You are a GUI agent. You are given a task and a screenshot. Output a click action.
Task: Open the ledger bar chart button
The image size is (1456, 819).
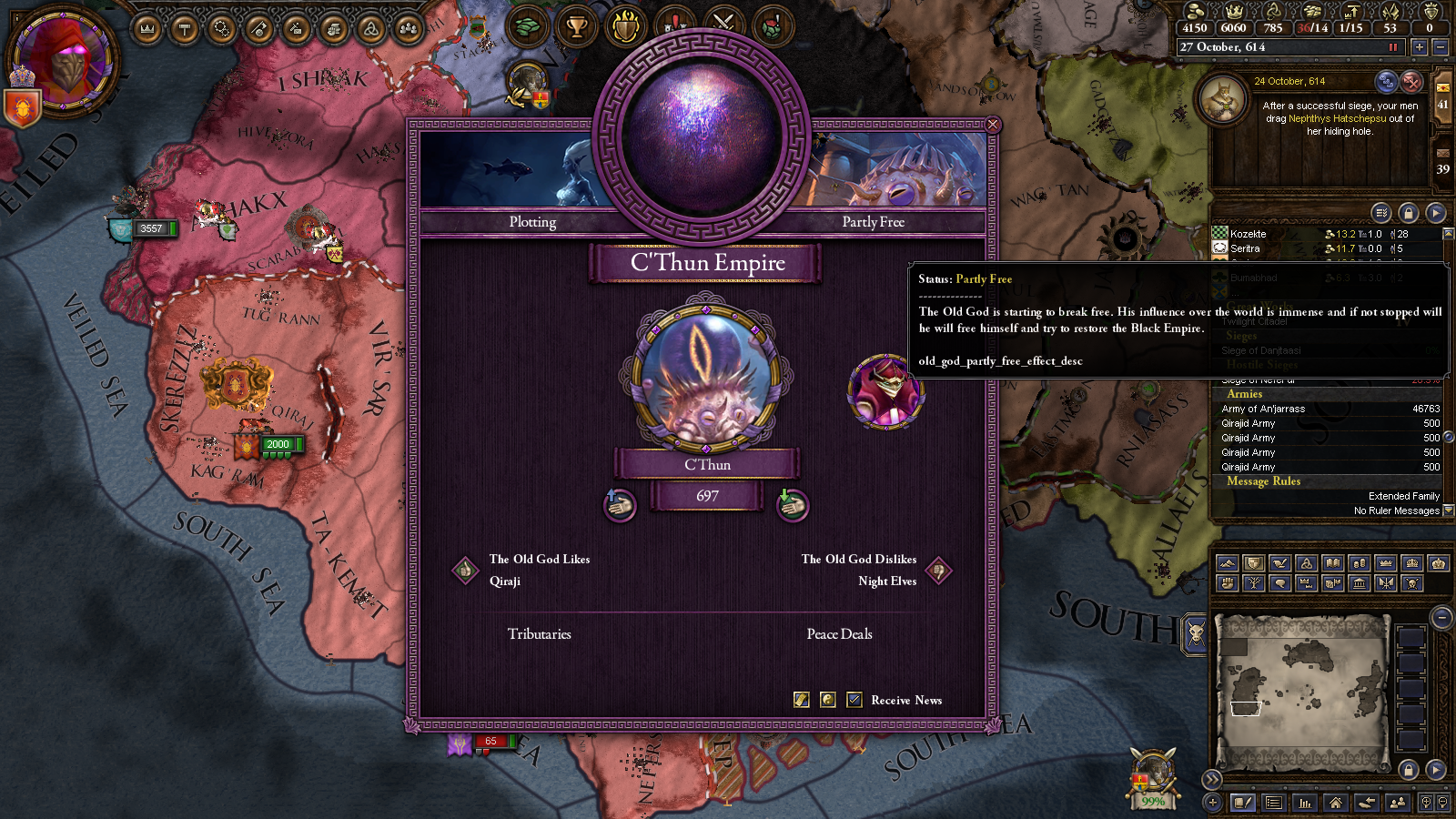[x=1305, y=803]
